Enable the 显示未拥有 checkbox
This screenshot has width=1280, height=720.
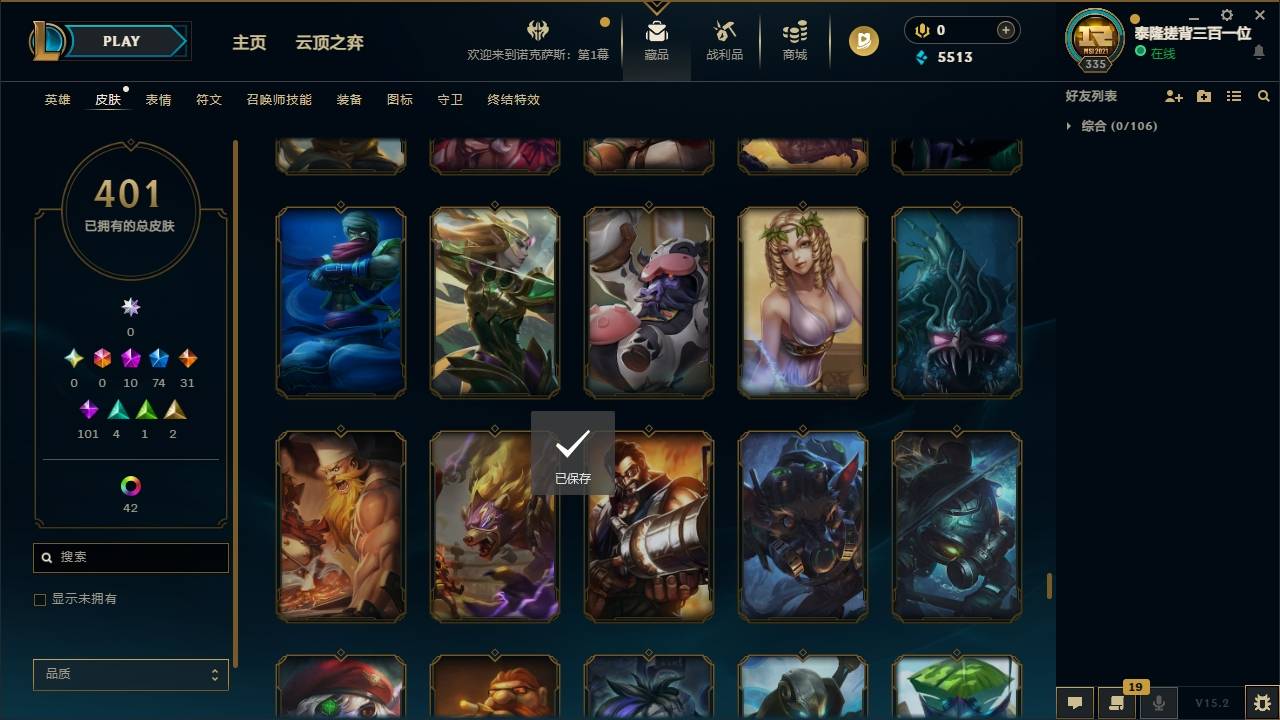40,599
